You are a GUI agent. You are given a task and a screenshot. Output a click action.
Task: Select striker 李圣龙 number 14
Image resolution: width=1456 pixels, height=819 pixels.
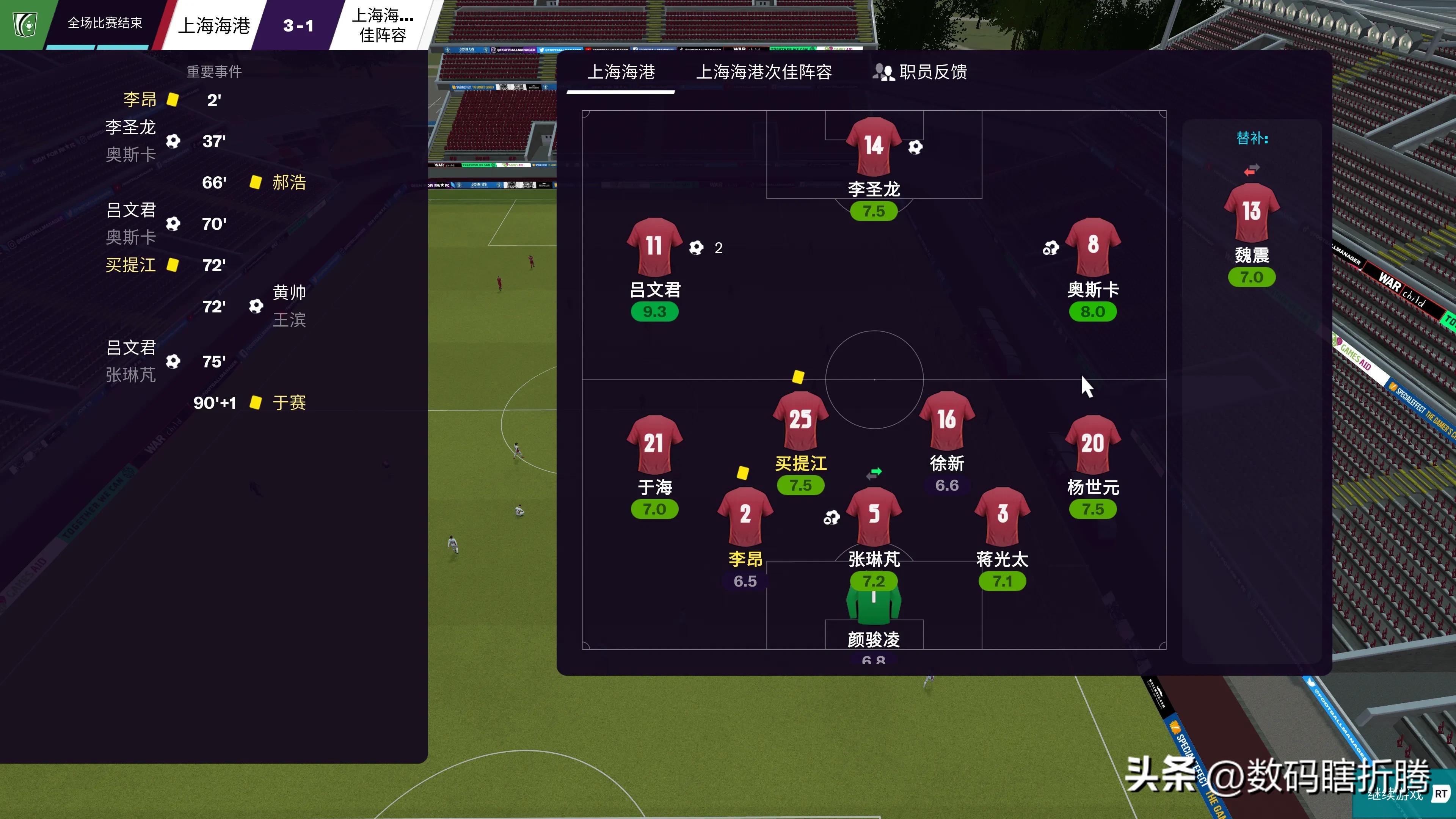[x=873, y=146]
